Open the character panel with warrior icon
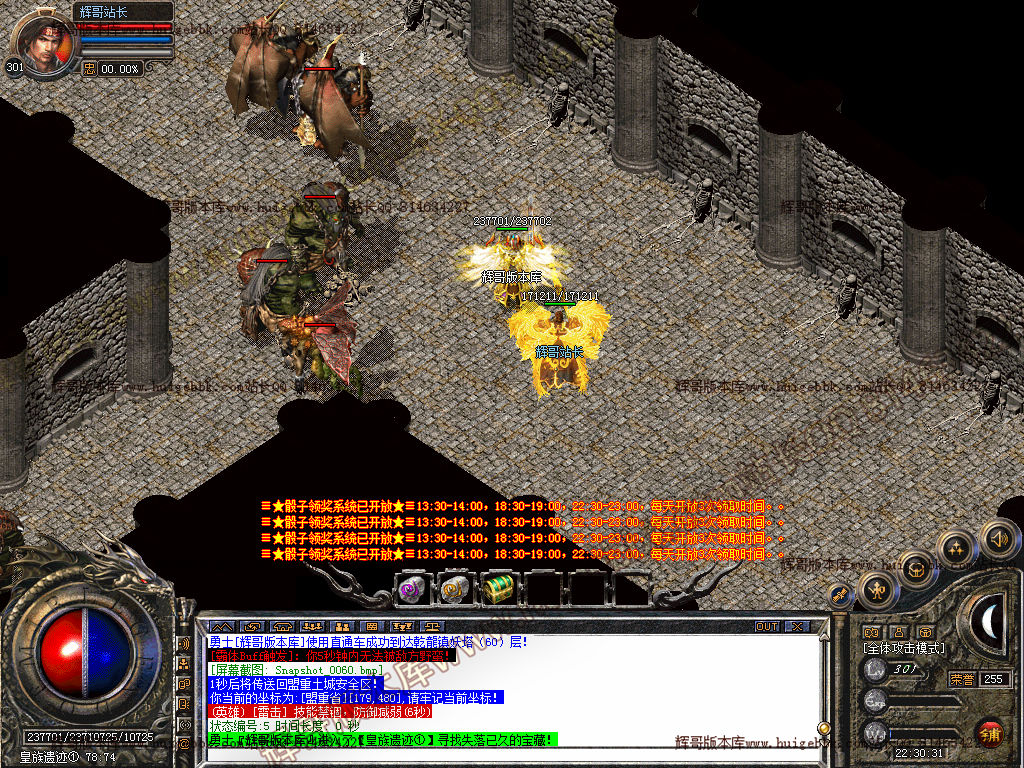This screenshot has width=1024, height=768. coord(878,590)
